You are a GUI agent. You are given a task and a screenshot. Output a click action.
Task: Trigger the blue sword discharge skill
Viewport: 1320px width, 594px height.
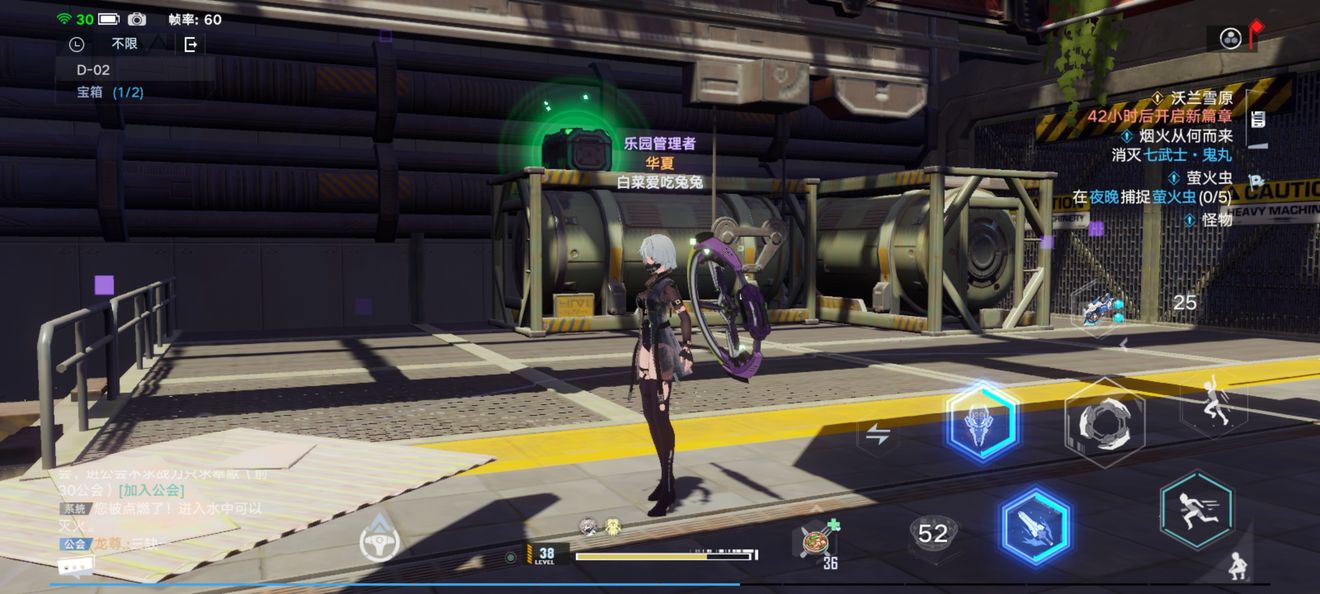click(1034, 526)
